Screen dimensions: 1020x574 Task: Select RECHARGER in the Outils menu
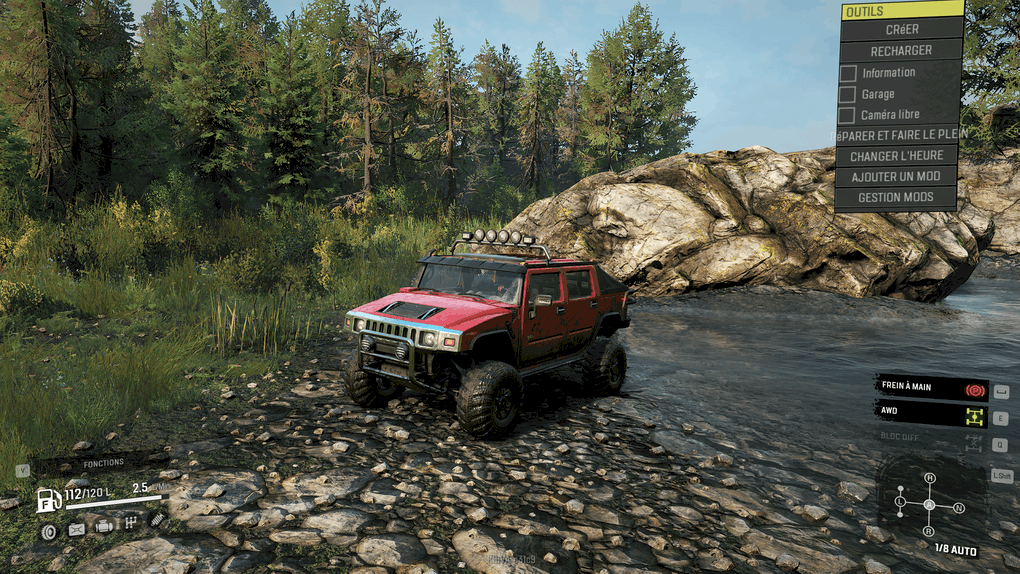tap(900, 50)
